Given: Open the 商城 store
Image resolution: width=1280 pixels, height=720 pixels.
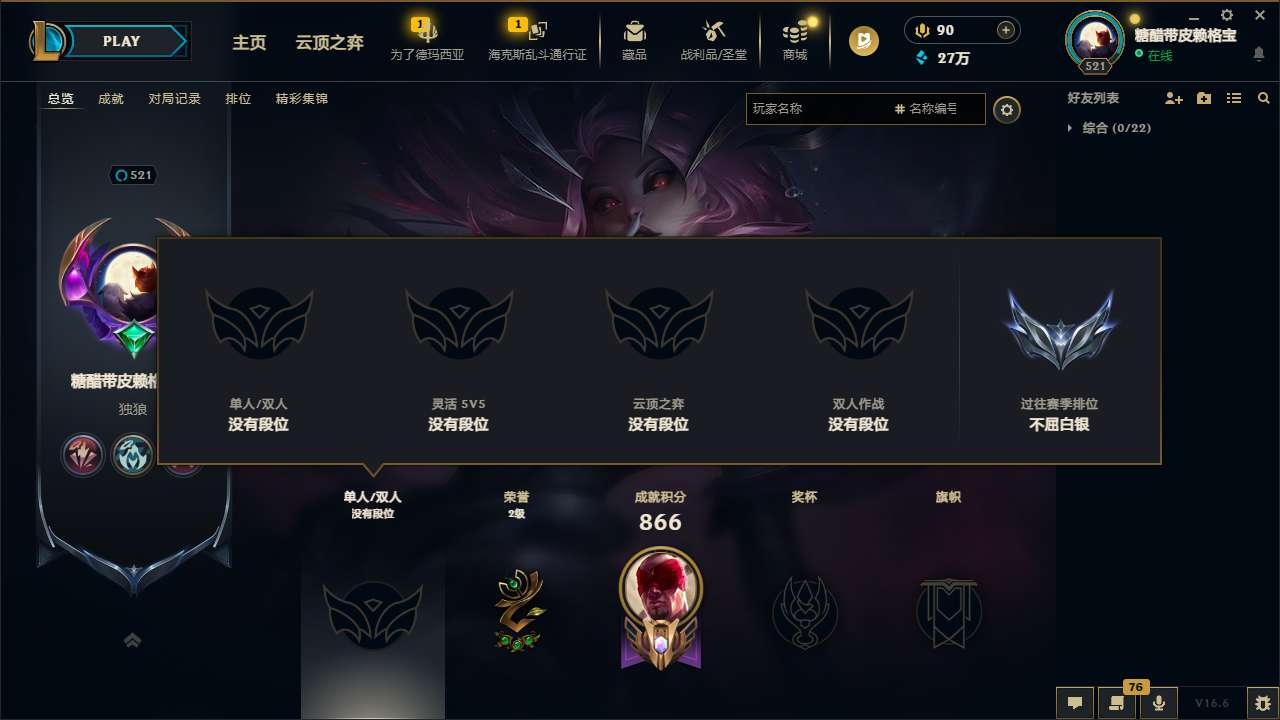Looking at the screenshot, I should (x=795, y=40).
